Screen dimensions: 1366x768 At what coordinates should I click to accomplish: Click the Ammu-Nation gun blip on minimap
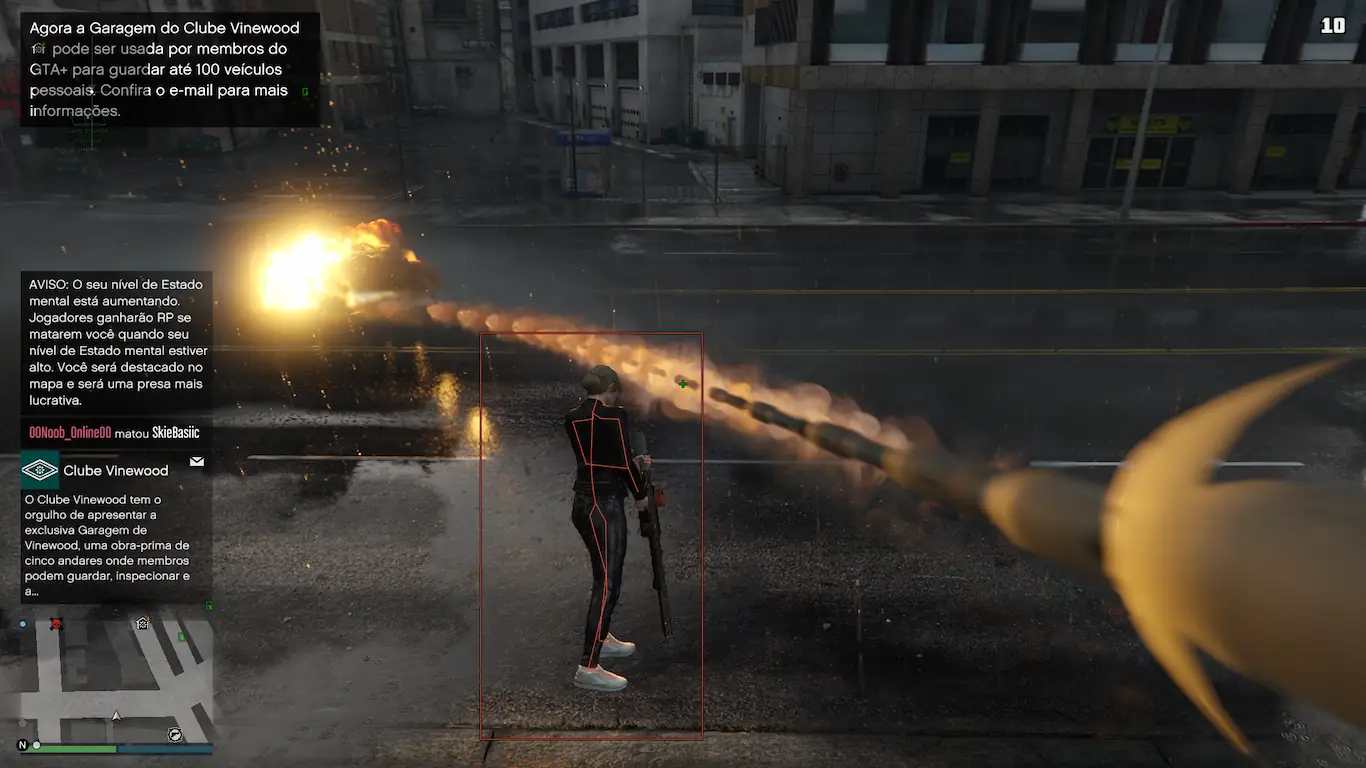[x=175, y=734]
